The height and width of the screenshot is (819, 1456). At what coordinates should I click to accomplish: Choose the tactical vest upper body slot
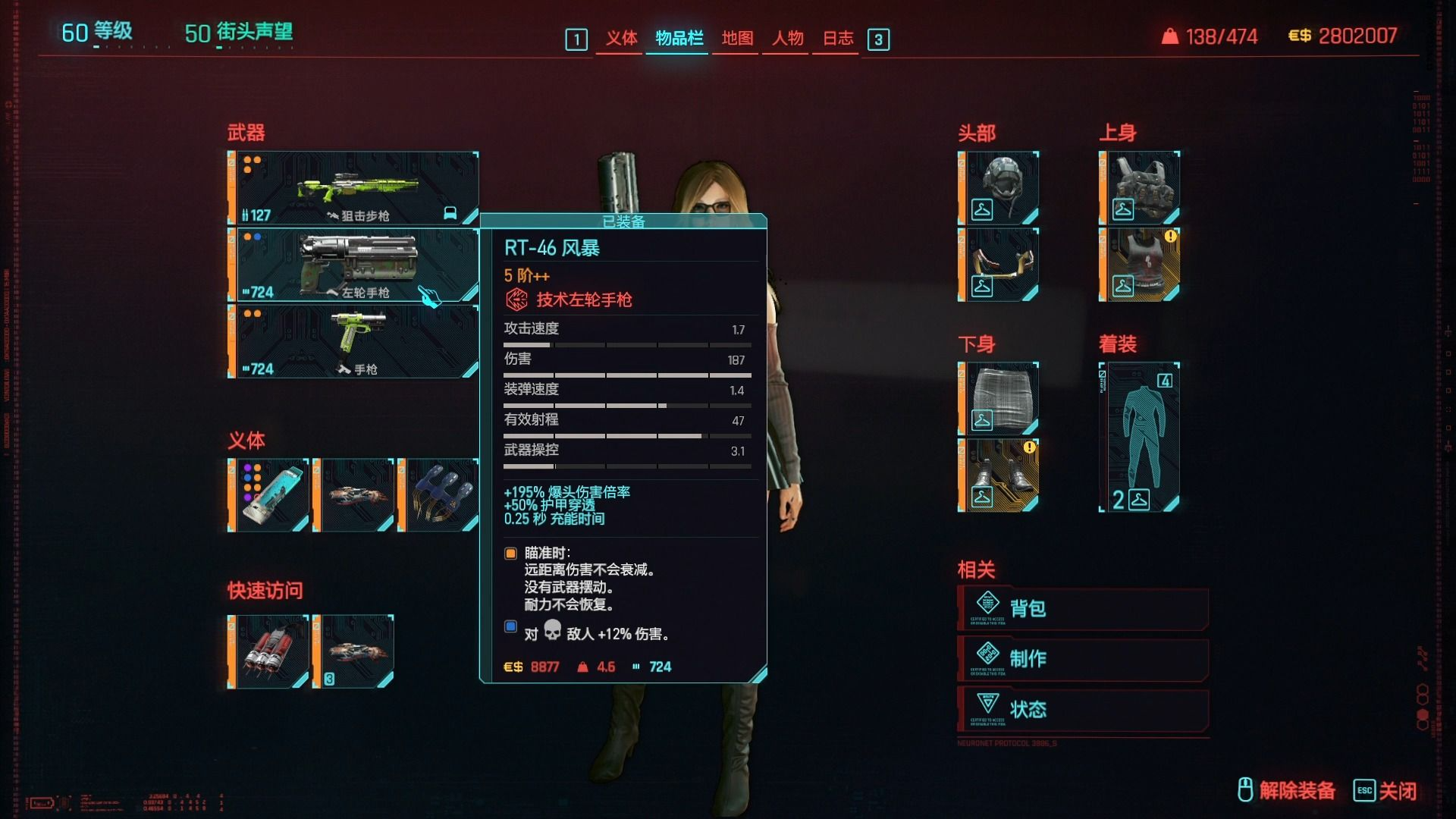click(1140, 187)
